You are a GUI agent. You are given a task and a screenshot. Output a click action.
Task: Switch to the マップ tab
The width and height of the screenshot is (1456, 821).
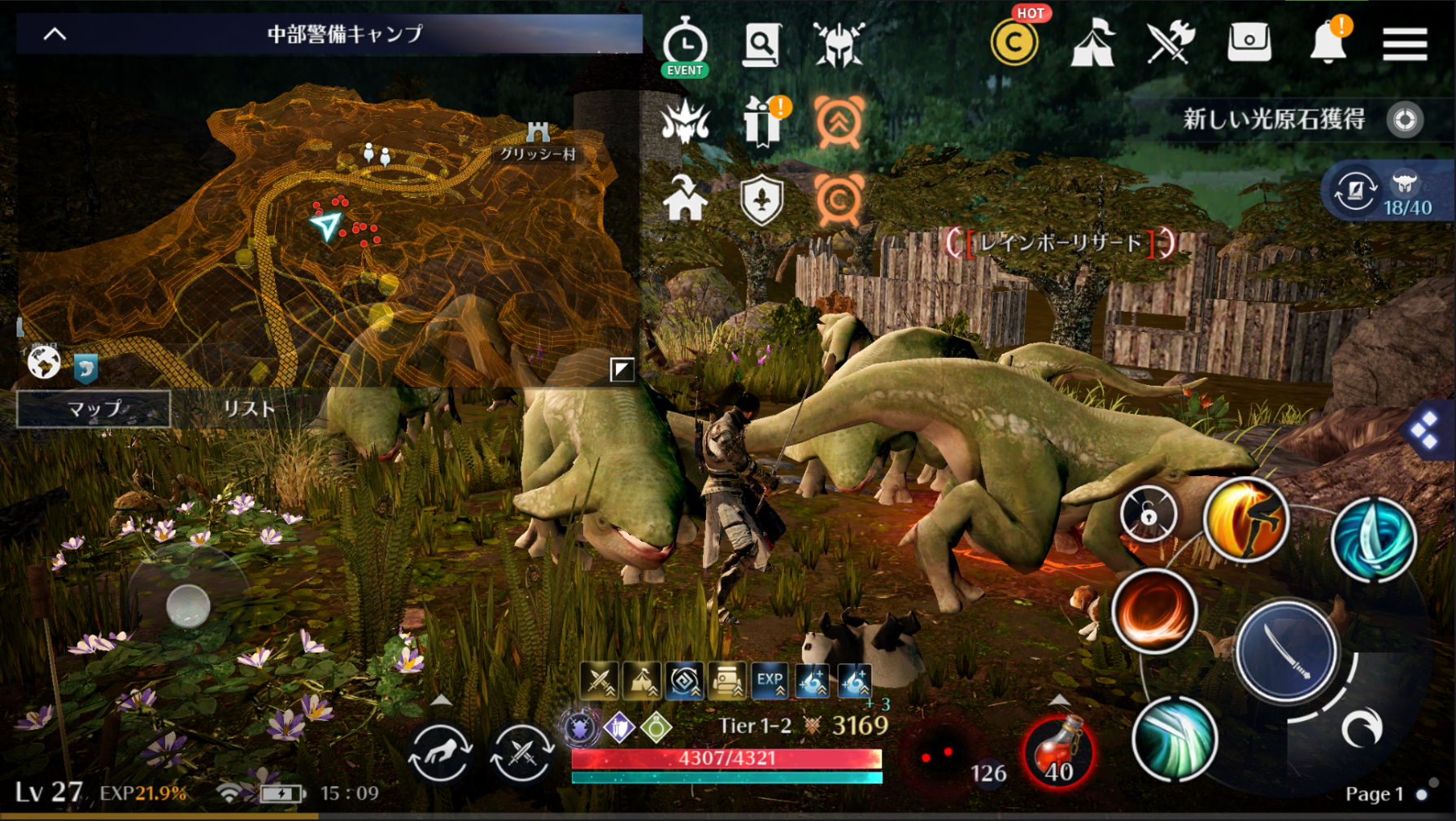pos(92,409)
